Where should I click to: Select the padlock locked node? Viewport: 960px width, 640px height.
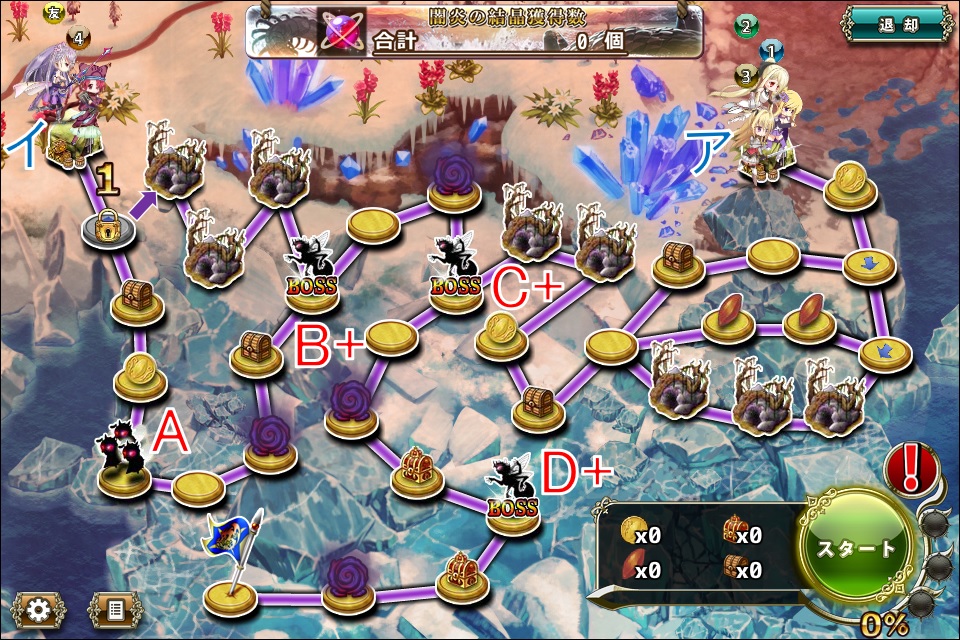point(108,229)
